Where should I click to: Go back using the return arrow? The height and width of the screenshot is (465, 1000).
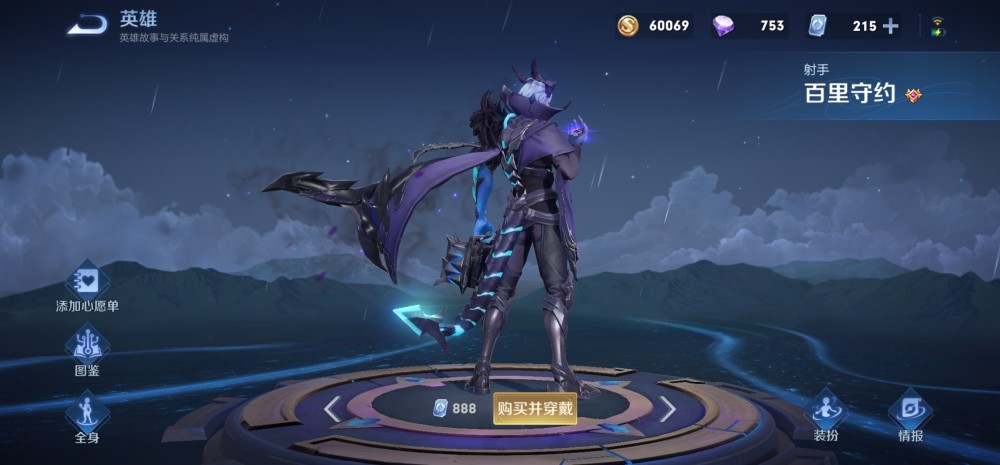click(87, 26)
